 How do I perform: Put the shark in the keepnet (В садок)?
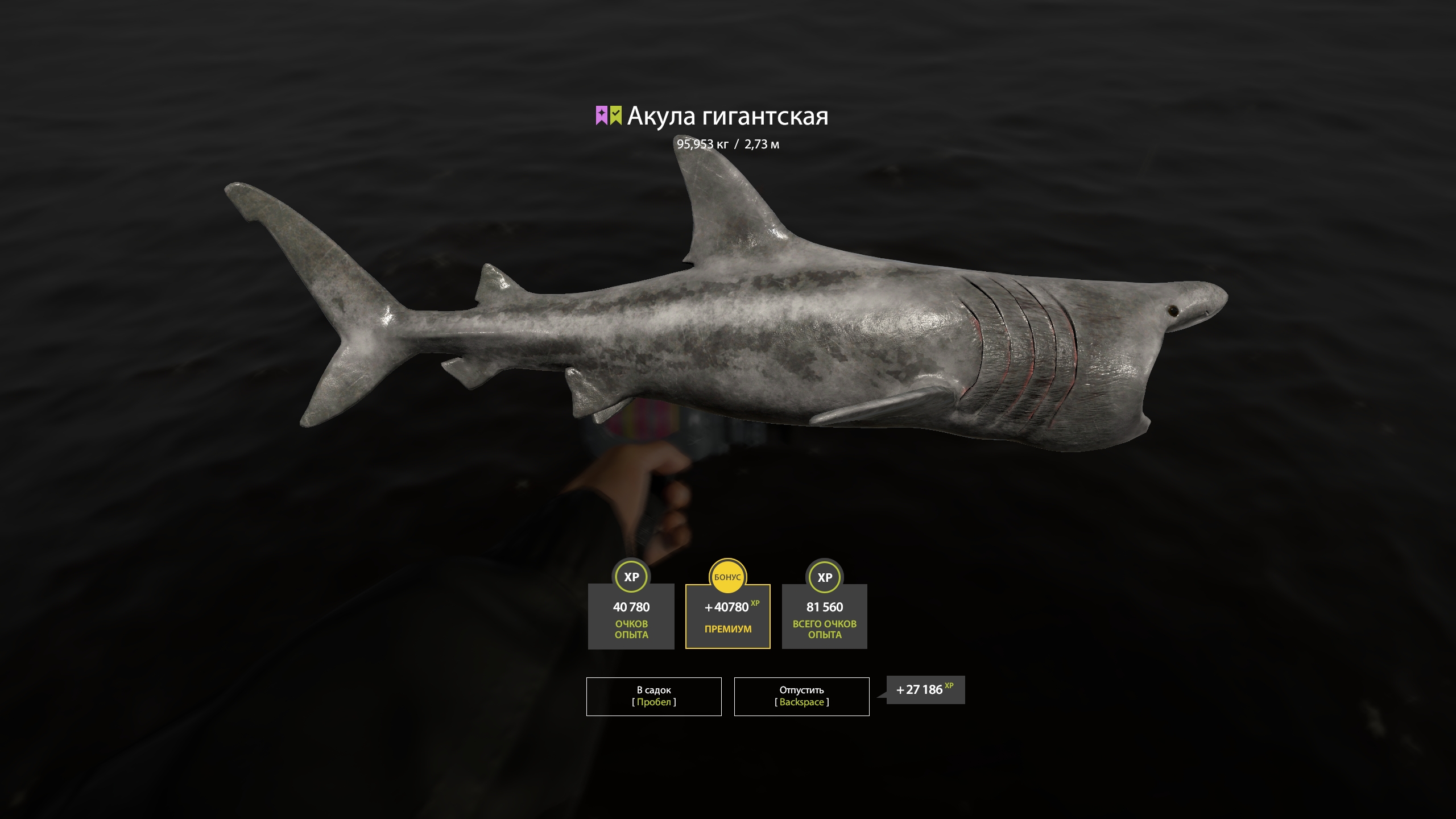653,696
